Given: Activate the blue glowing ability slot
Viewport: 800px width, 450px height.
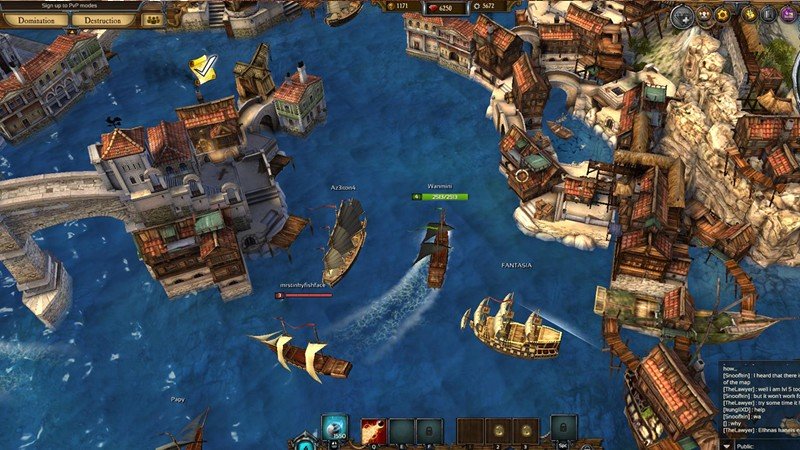Looking at the screenshot, I should pos(336,429).
